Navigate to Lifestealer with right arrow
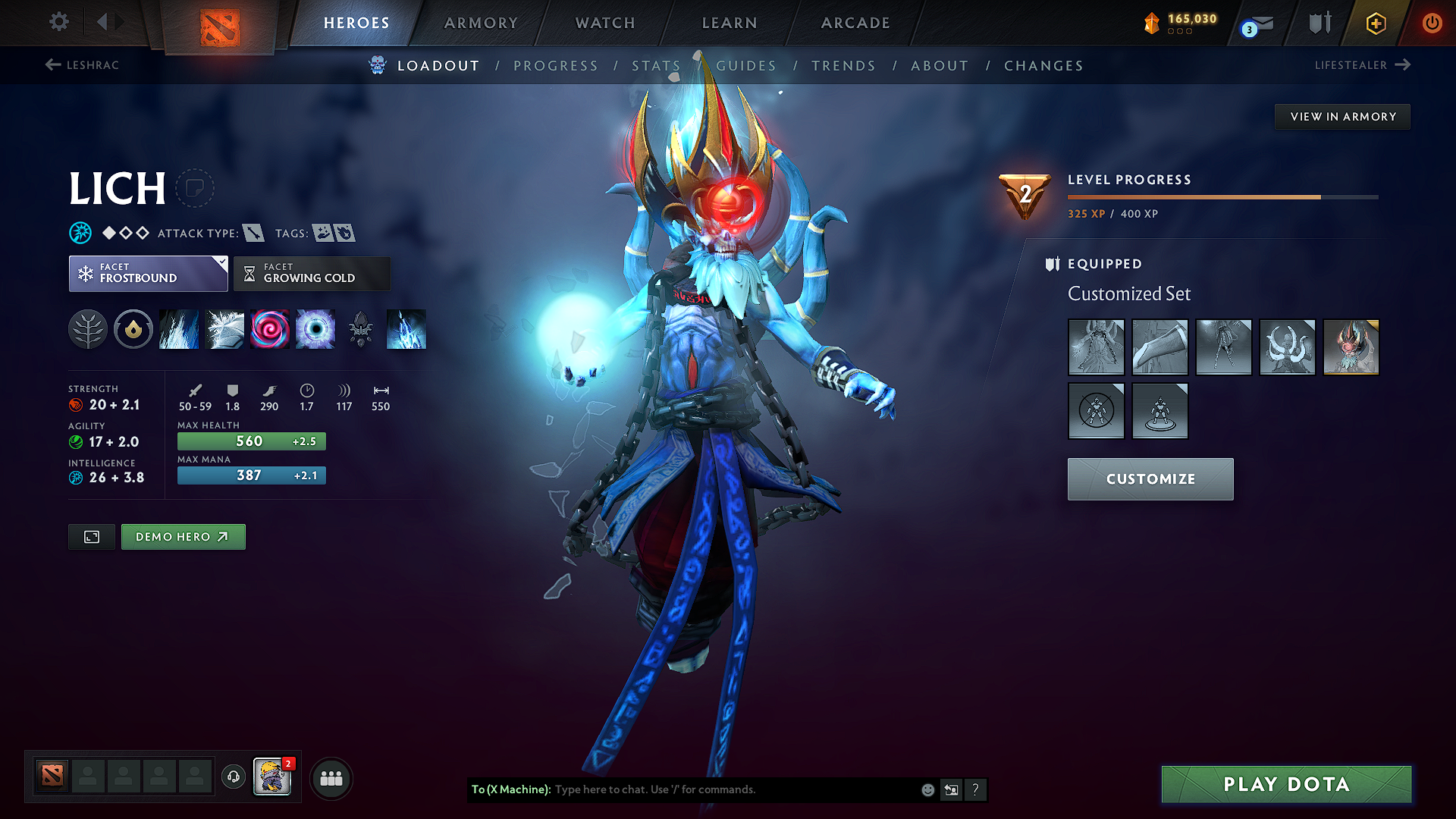The image size is (1456, 819). pos(1401,65)
